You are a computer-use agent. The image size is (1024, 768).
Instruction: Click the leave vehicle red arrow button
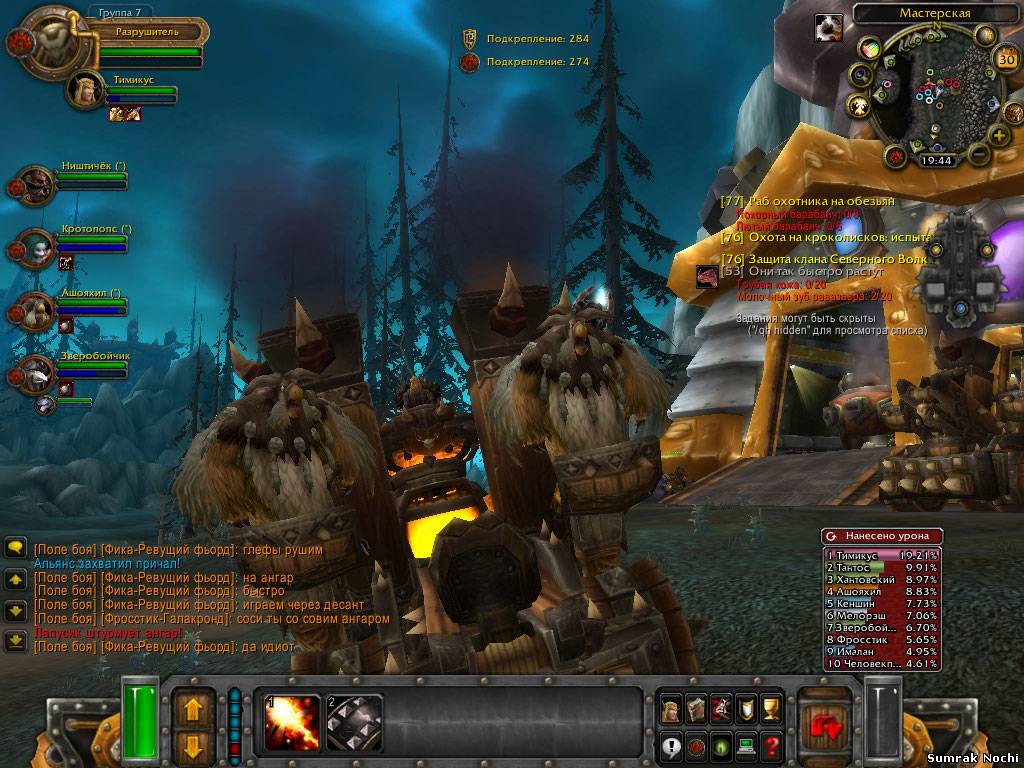(827, 727)
